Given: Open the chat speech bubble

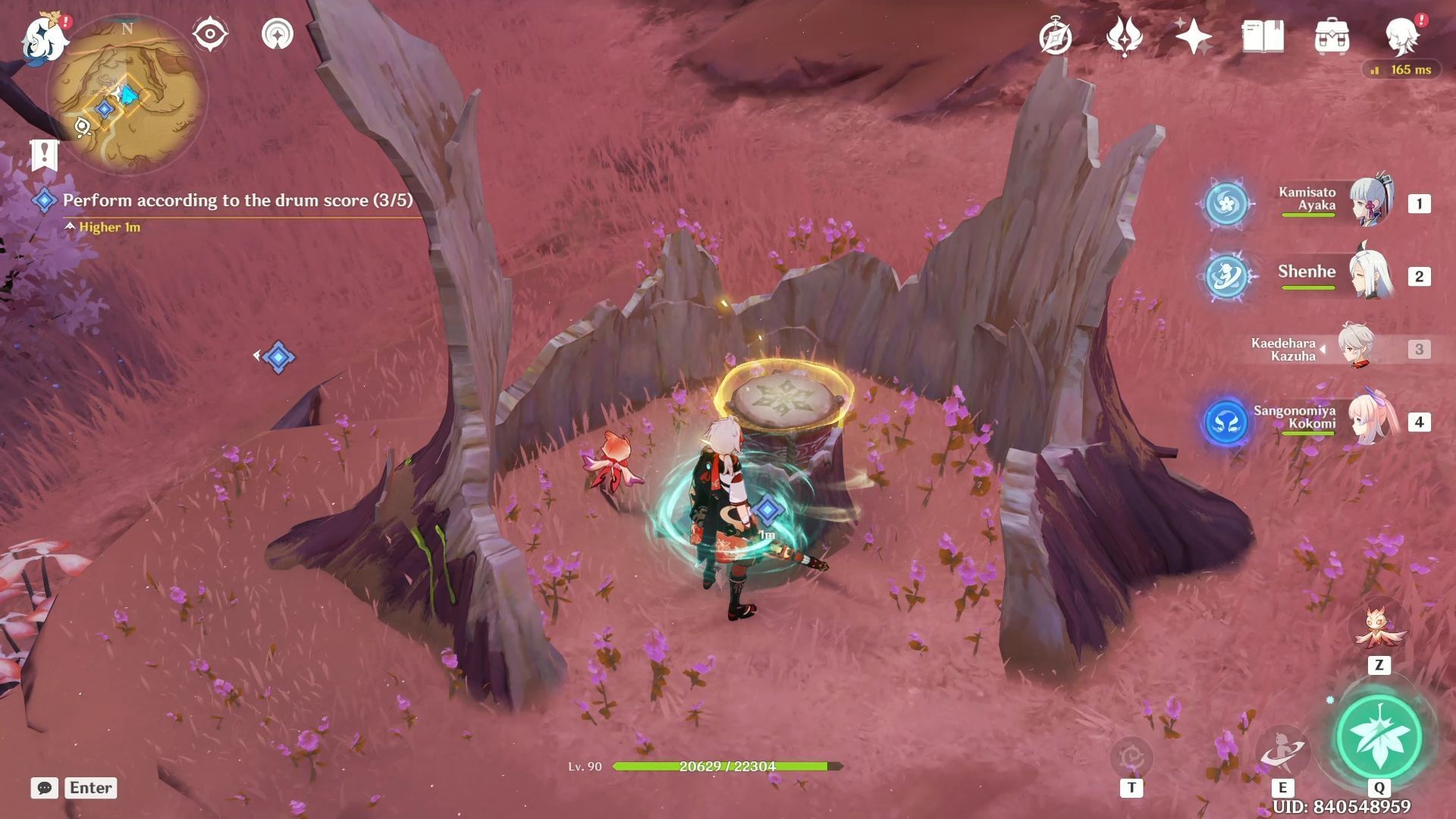Looking at the screenshot, I should click(45, 788).
